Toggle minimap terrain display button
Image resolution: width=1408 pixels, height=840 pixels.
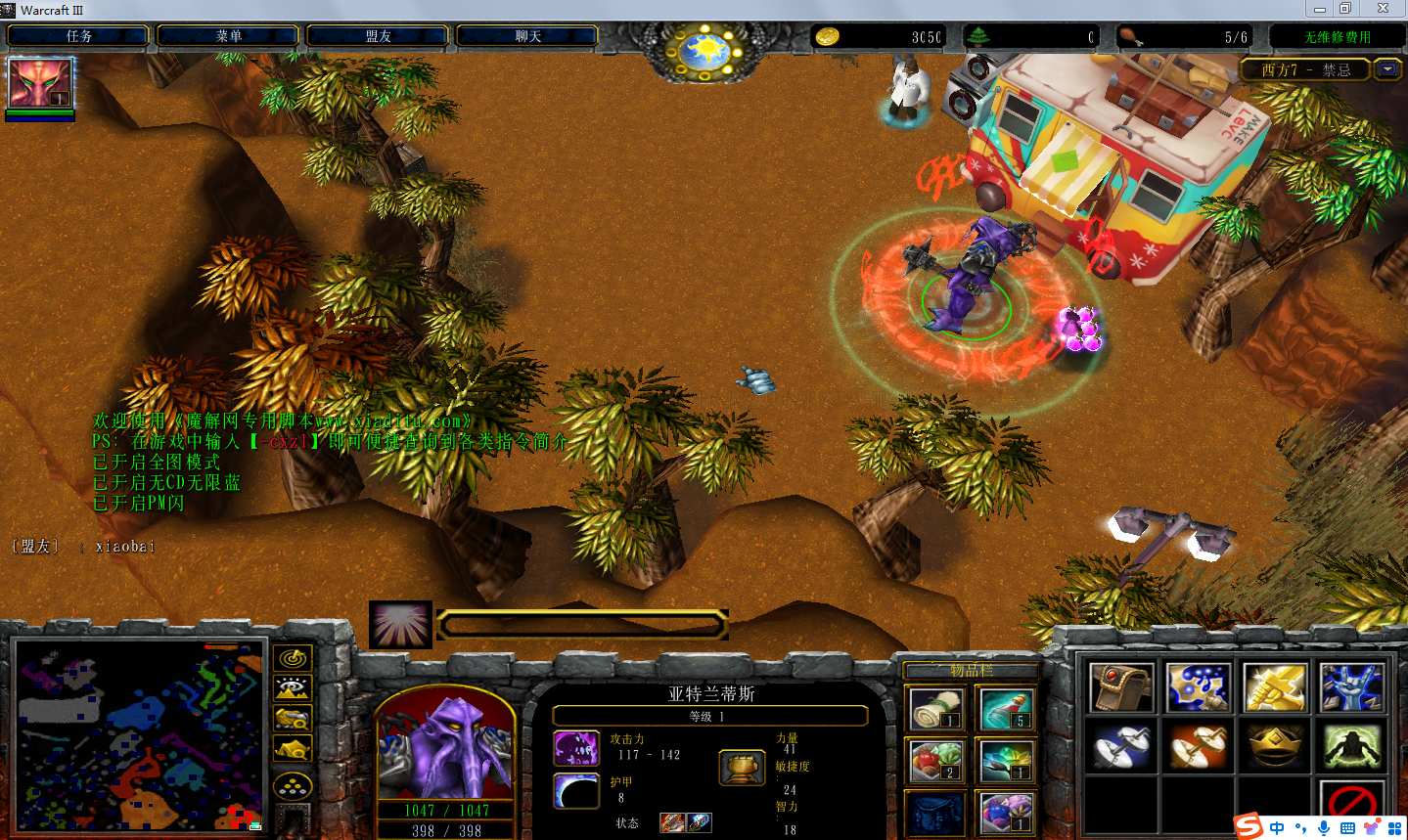click(293, 688)
